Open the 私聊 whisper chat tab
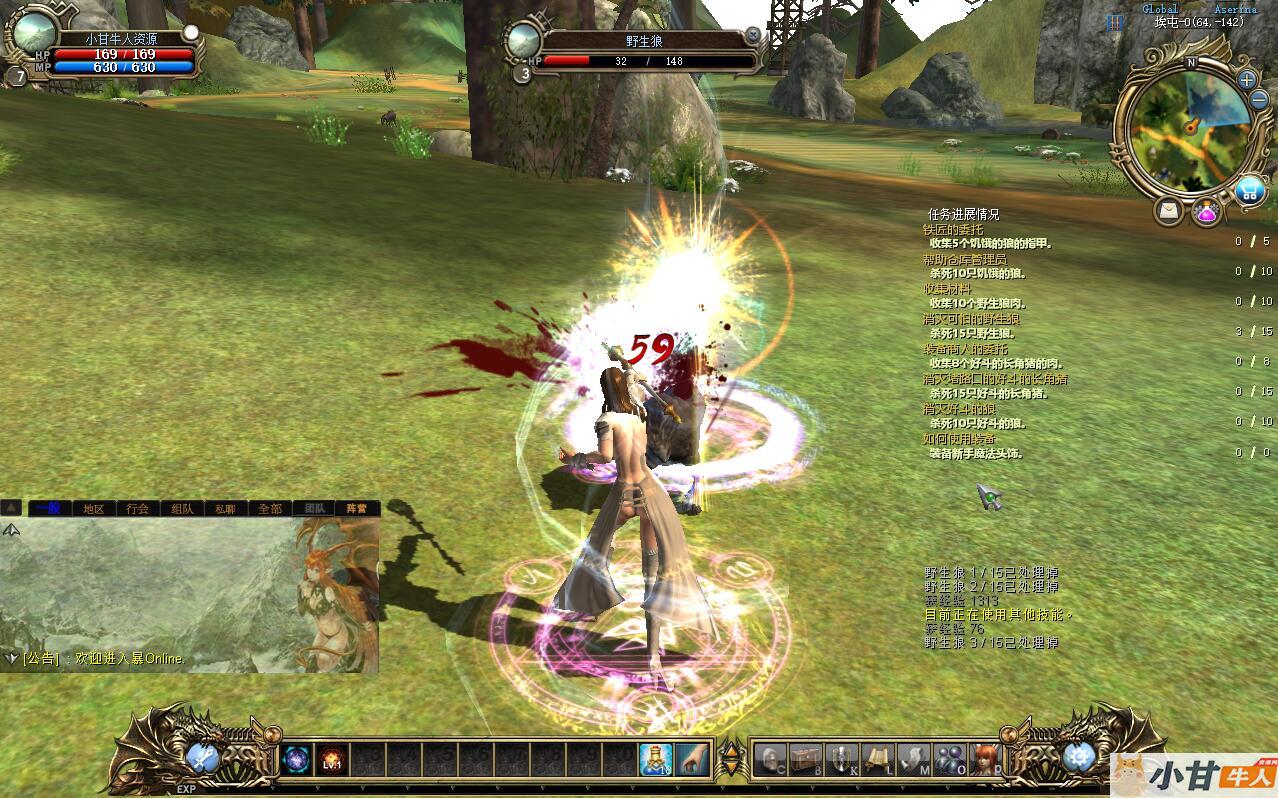The height and width of the screenshot is (798, 1278). pos(226,508)
